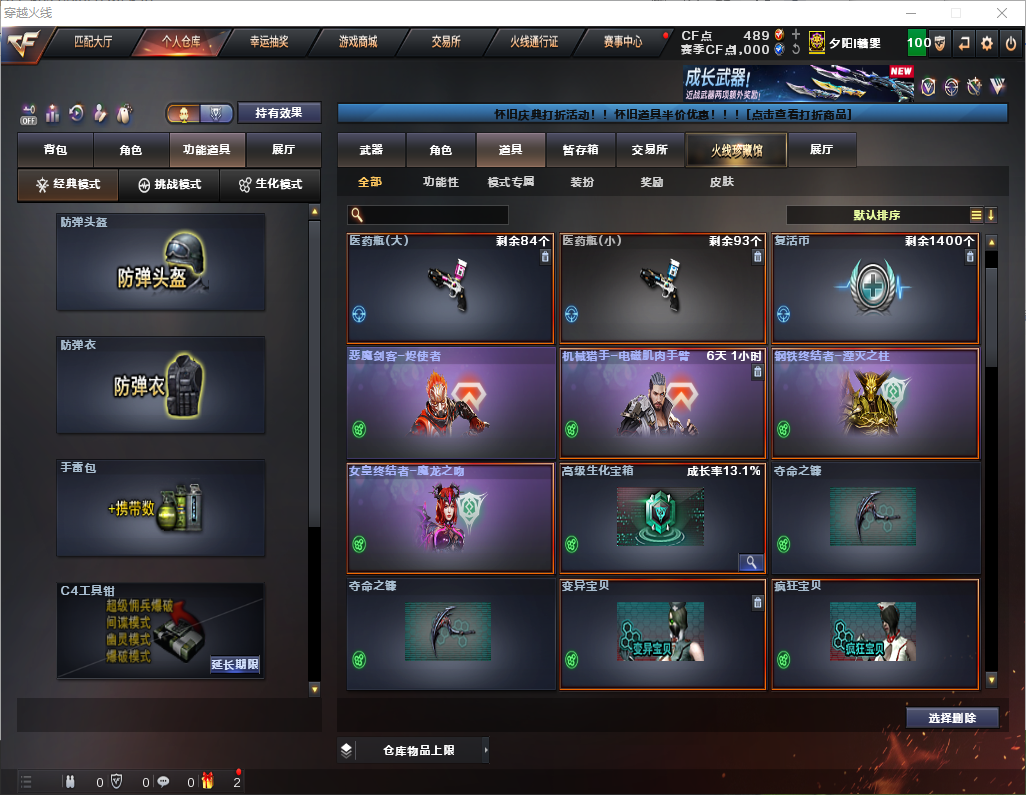Show the 皮肤 skins filter
Image resolution: width=1026 pixels, height=795 pixels.
point(721,182)
